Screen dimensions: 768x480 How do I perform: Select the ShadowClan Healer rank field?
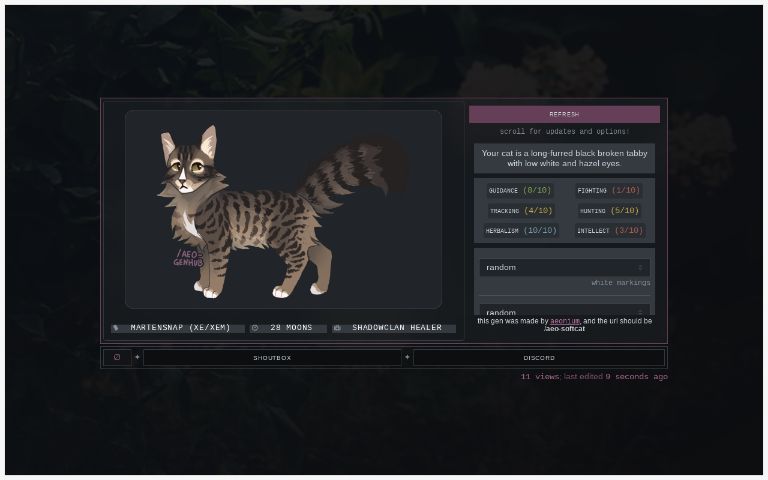coord(396,328)
